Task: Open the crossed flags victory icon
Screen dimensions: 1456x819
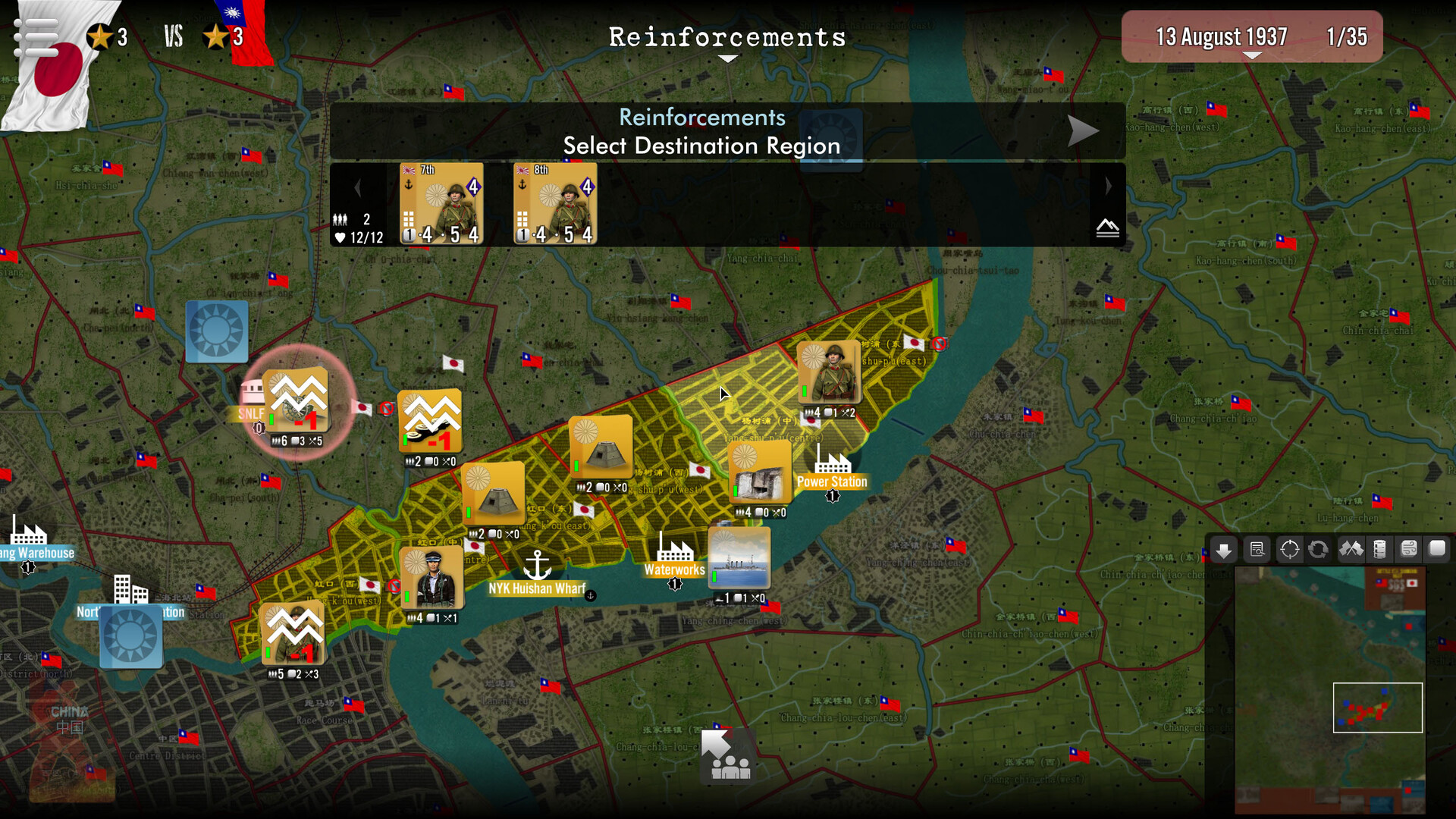Action: [1350, 548]
